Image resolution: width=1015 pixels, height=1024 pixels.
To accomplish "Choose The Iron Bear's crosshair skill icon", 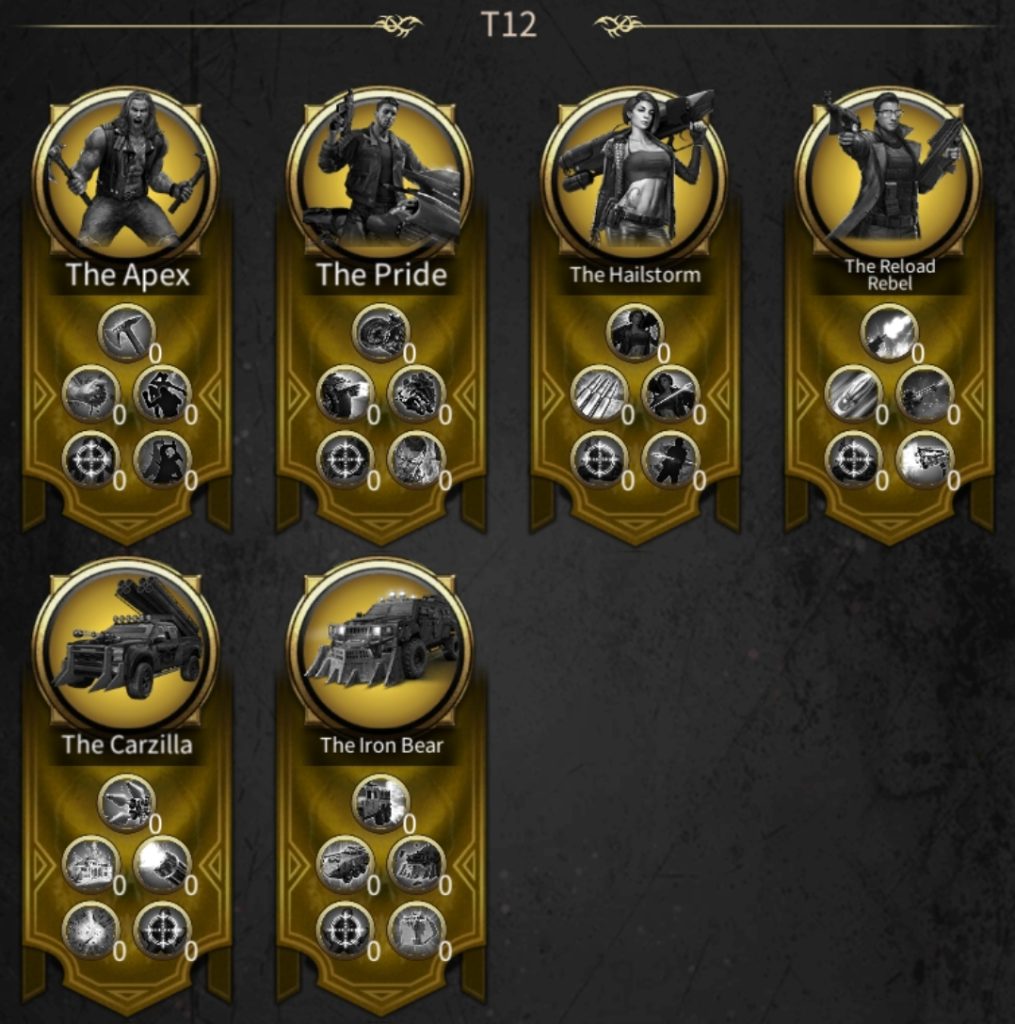I will click(344, 930).
